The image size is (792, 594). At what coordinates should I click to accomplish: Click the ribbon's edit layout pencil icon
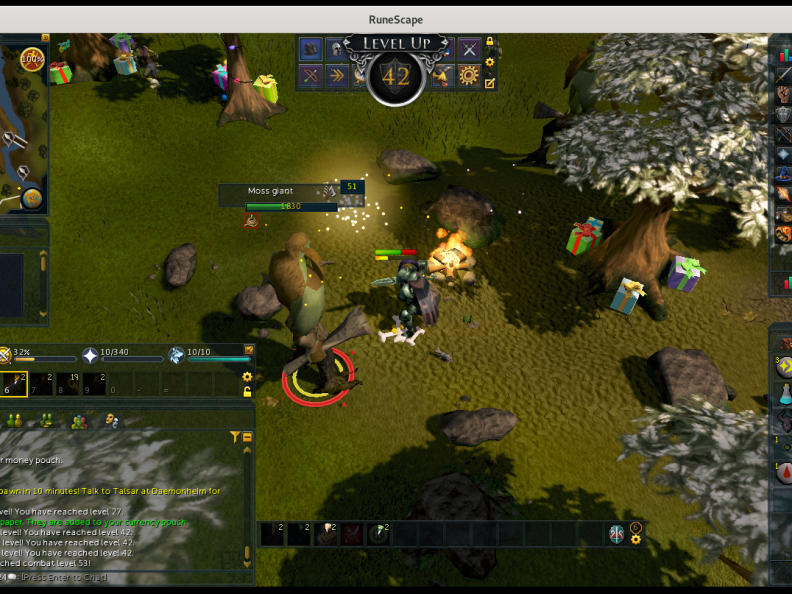(490, 83)
